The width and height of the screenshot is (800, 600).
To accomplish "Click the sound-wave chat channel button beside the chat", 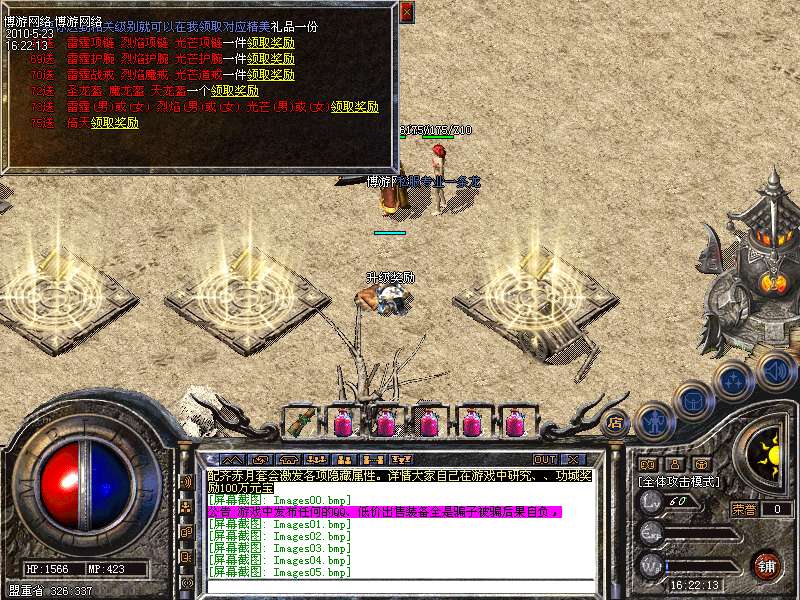I will tap(186, 482).
